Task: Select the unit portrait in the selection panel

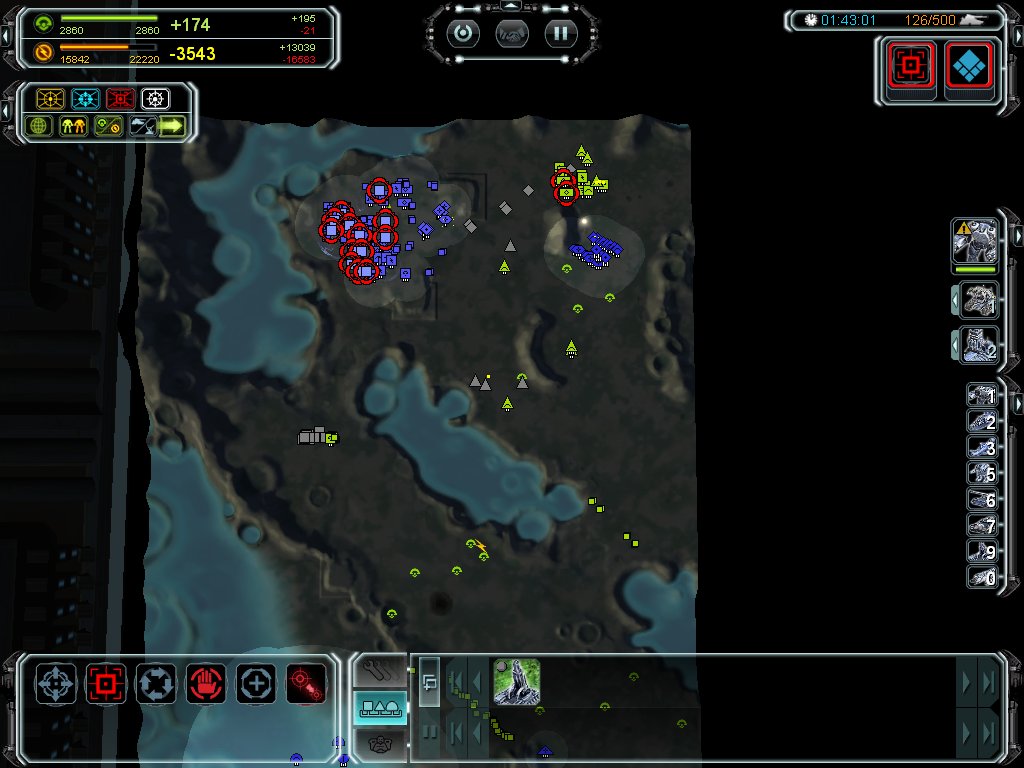Action: point(517,681)
